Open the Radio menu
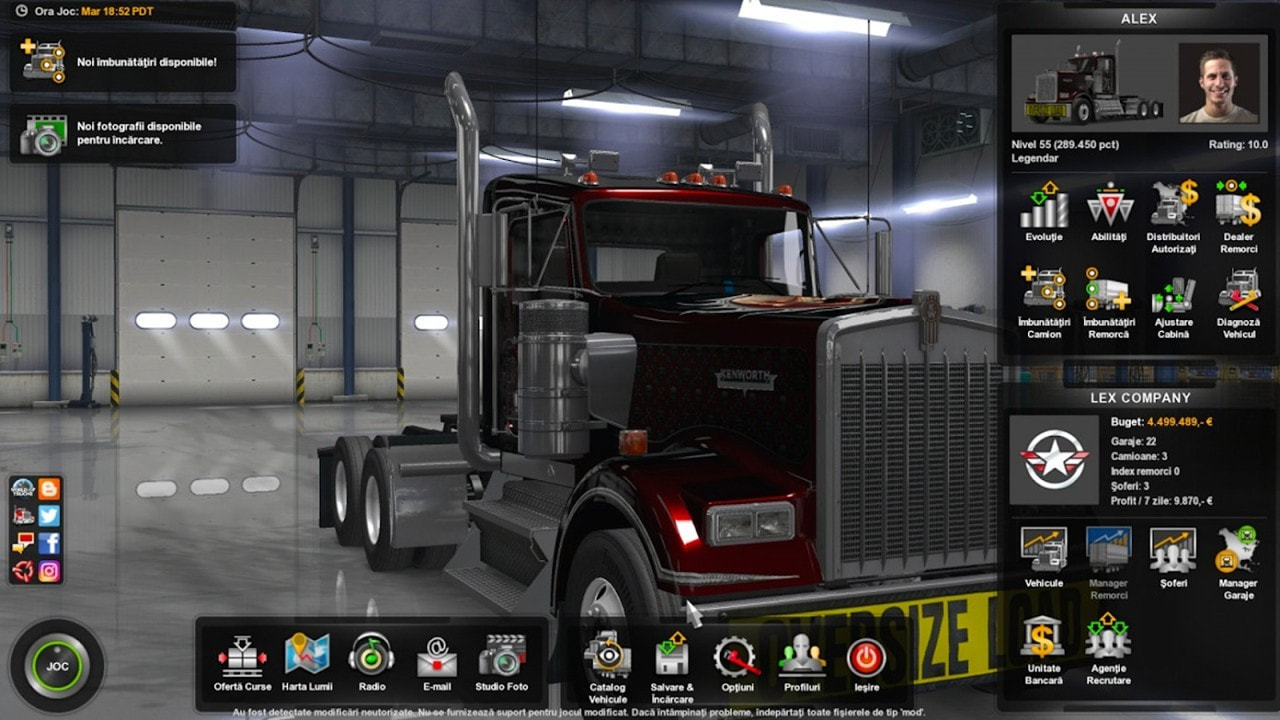This screenshot has width=1280, height=720. (x=371, y=658)
